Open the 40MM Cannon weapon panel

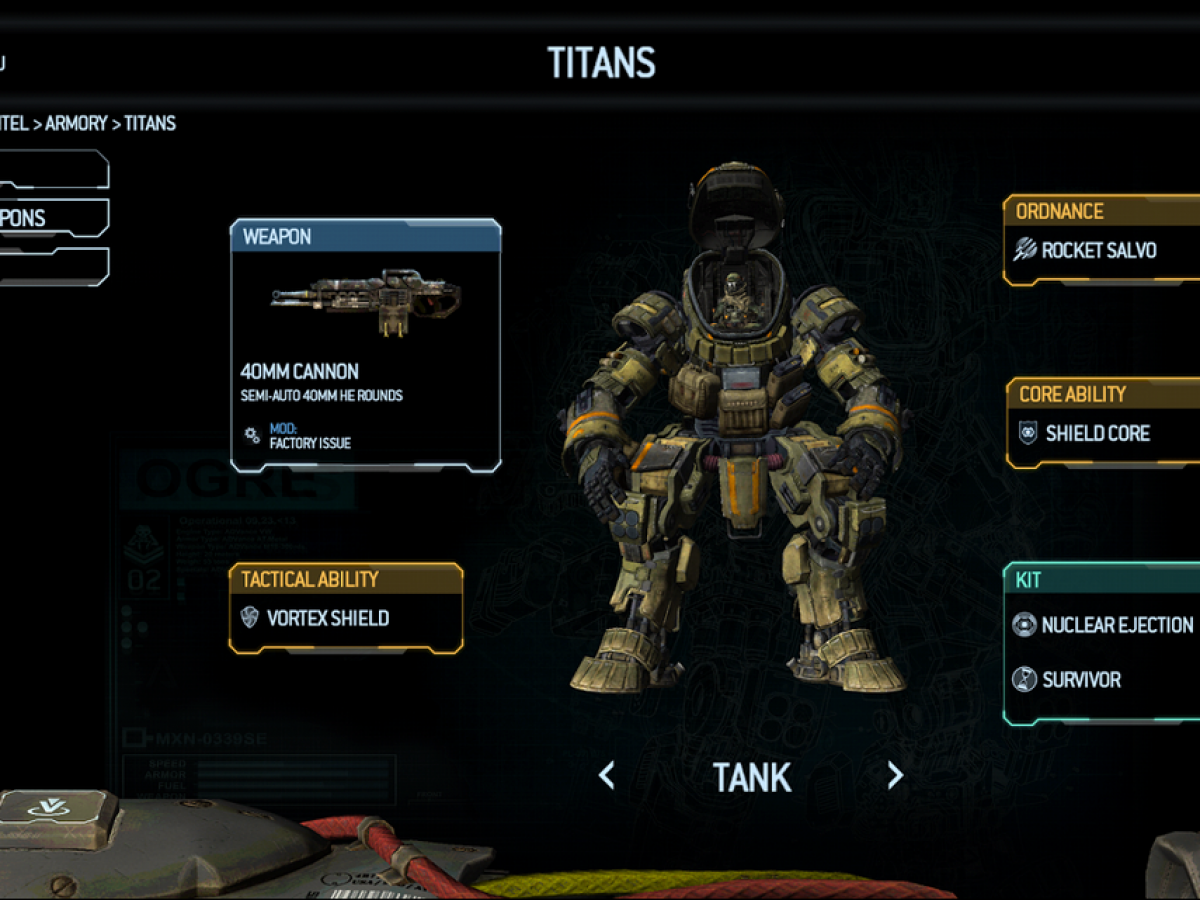[365, 345]
